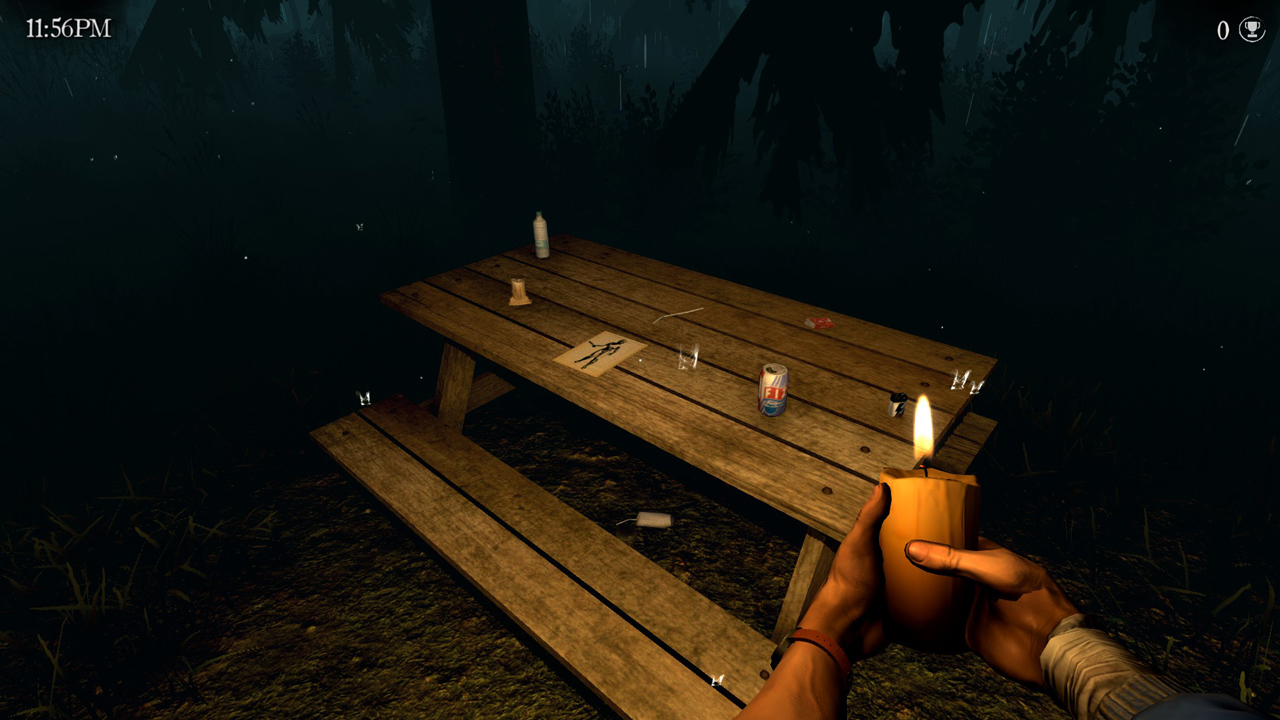Pick up the cigarette on the table
The image size is (1280, 720).
click(x=678, y=314)
